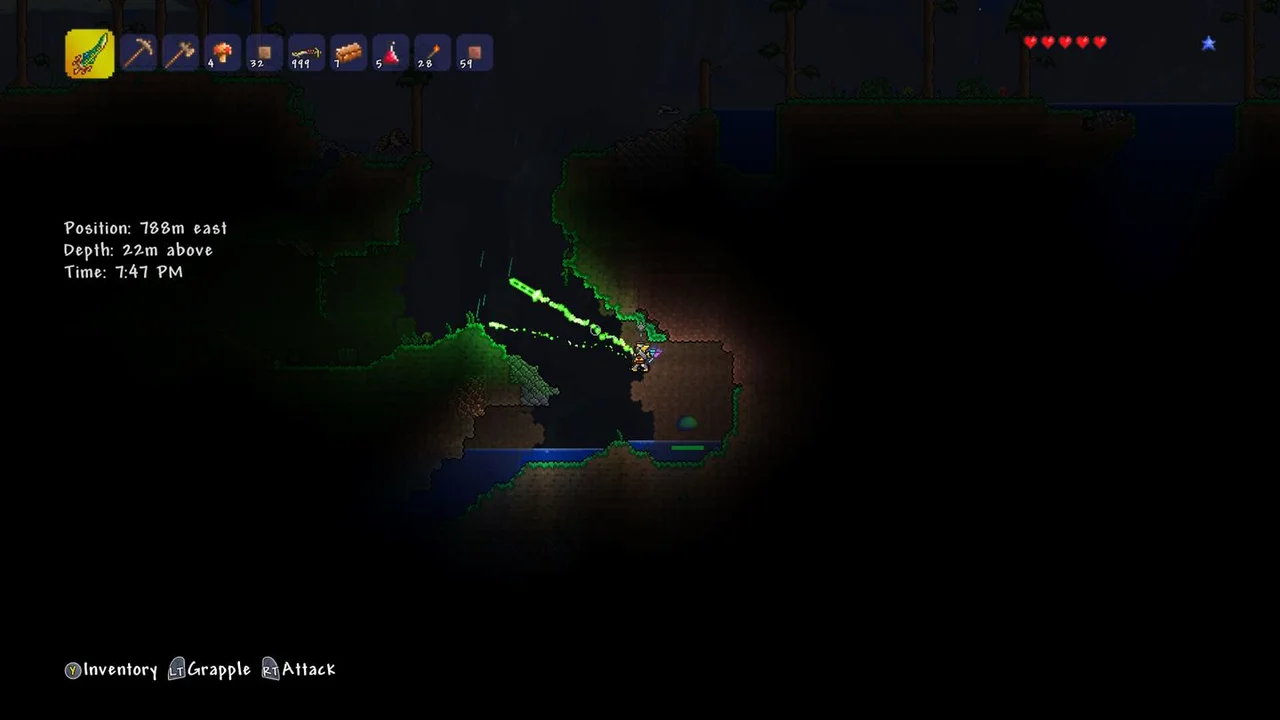Click the first red heart in health bar

pyautogui.click(x=1030, y=42)
